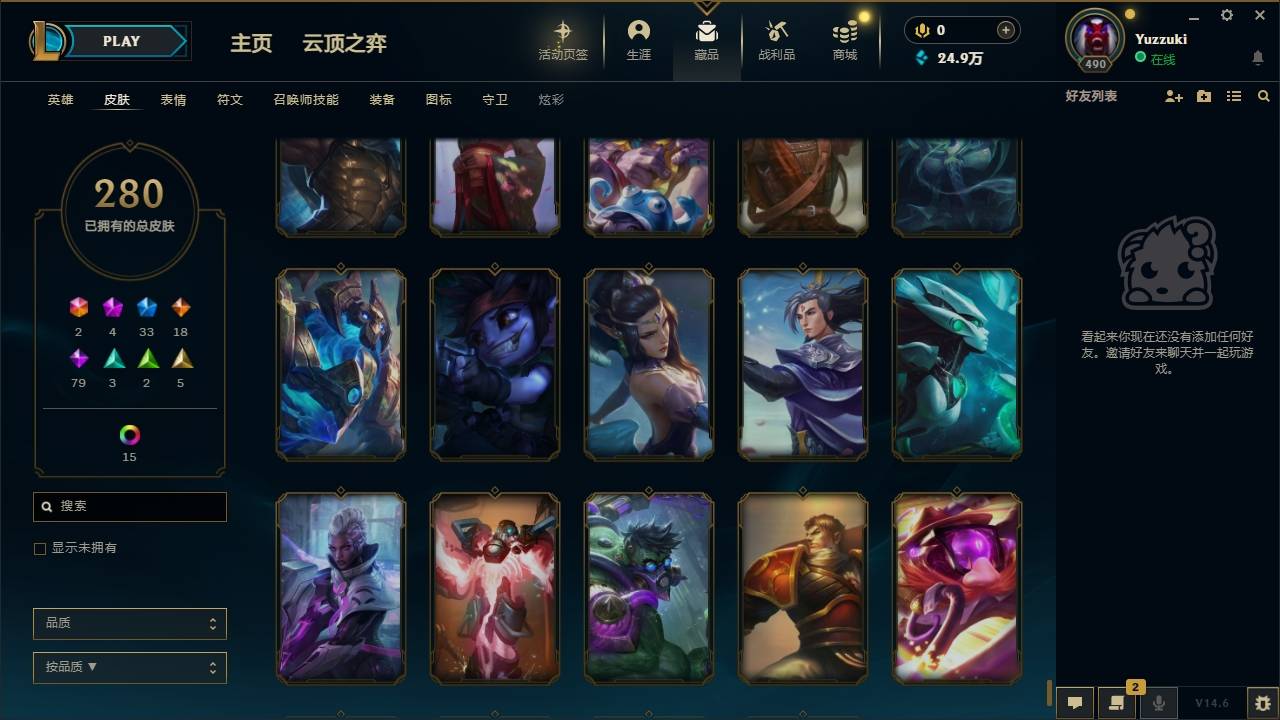Create a friend group via folder-plus icon
Image resolution: width=1280 pixels, height=720 pixels.
1204,96
